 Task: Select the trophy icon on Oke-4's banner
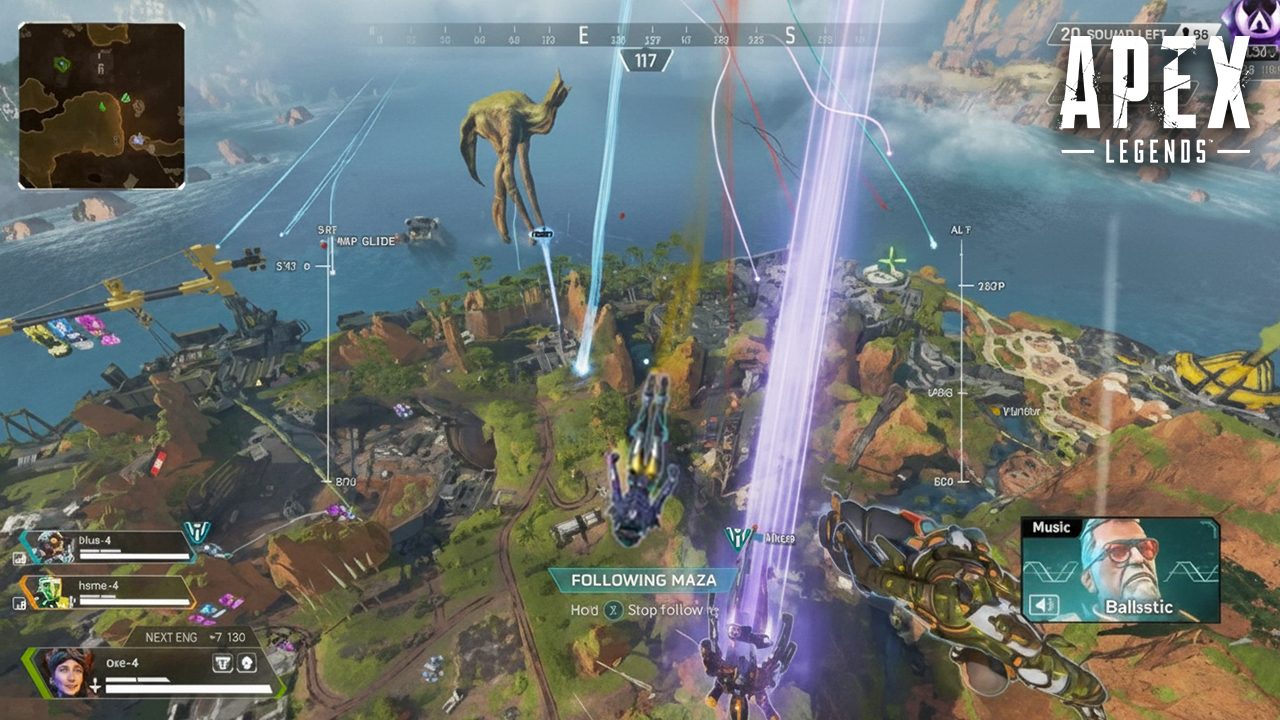coord(224,663)
